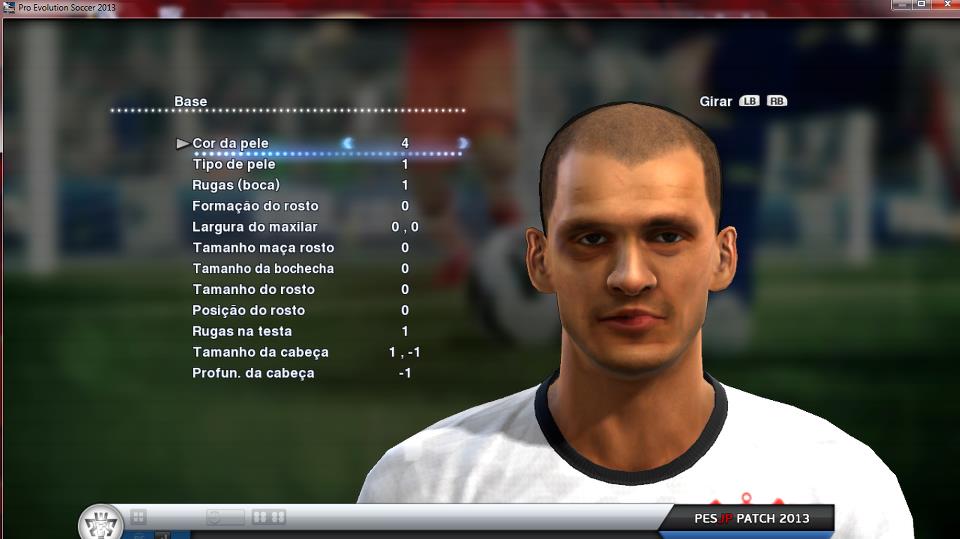Select Rugas na testa
Viewport: 960px width, 539px height.
click(x=242, y=332)
